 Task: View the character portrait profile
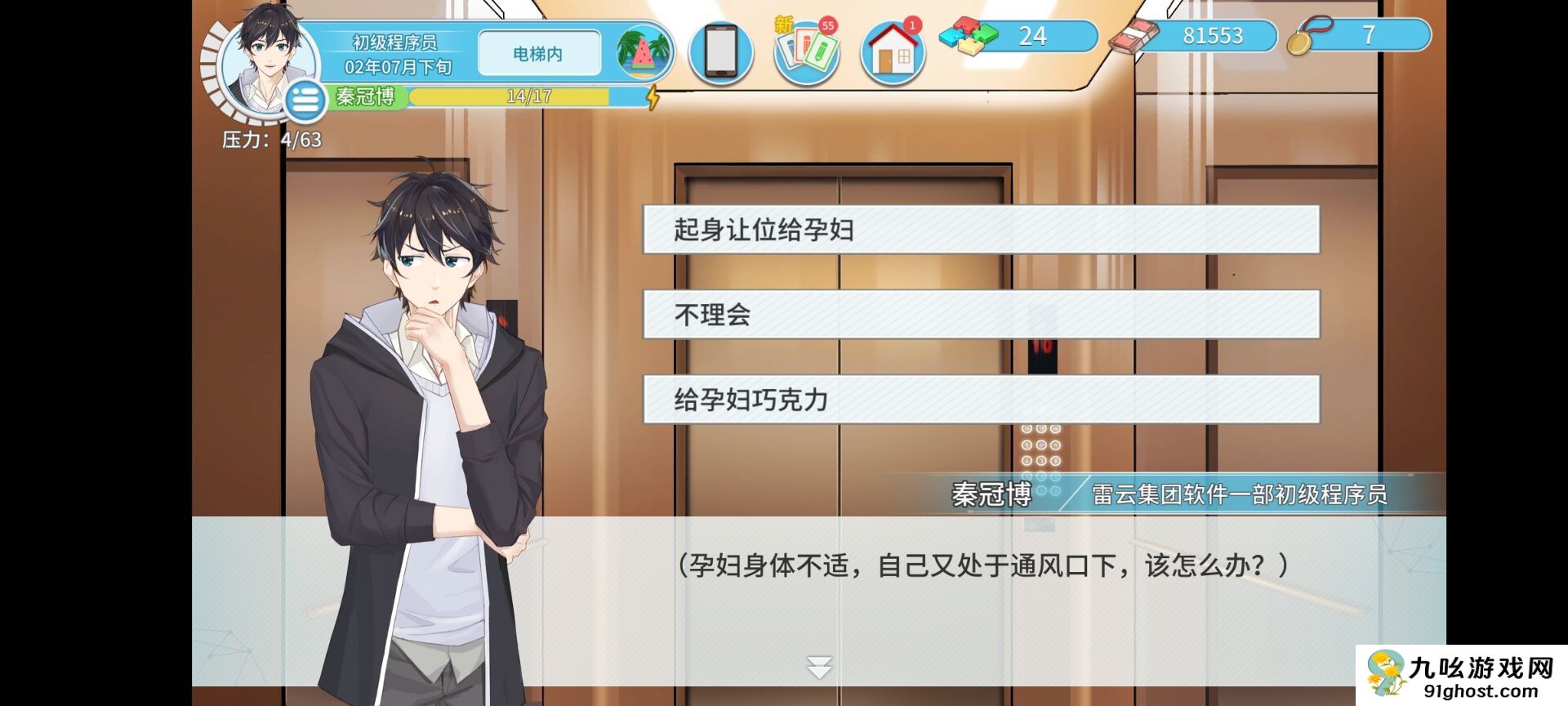[x=261, y=59]
